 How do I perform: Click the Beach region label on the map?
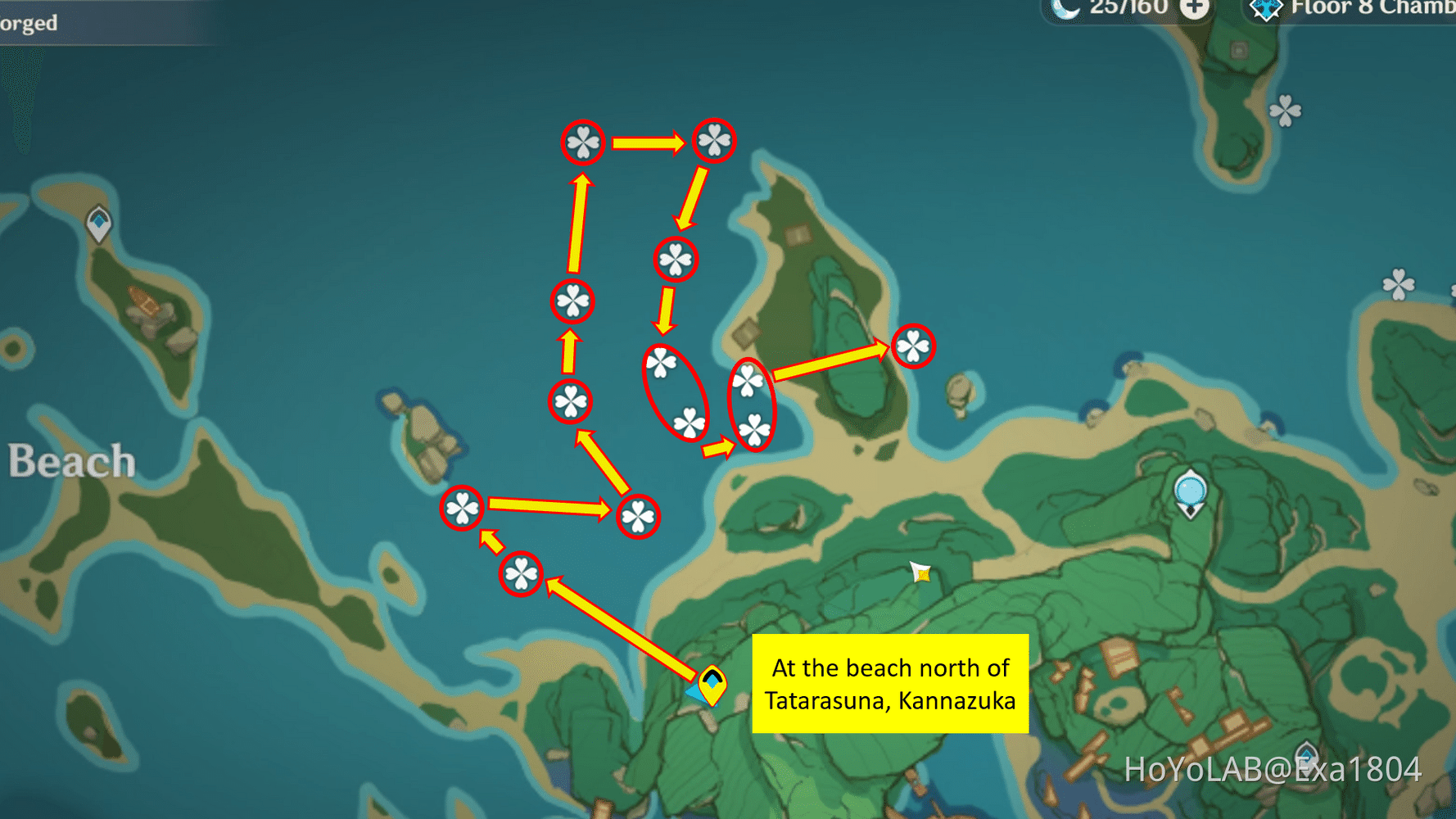(x=70, y=460)
